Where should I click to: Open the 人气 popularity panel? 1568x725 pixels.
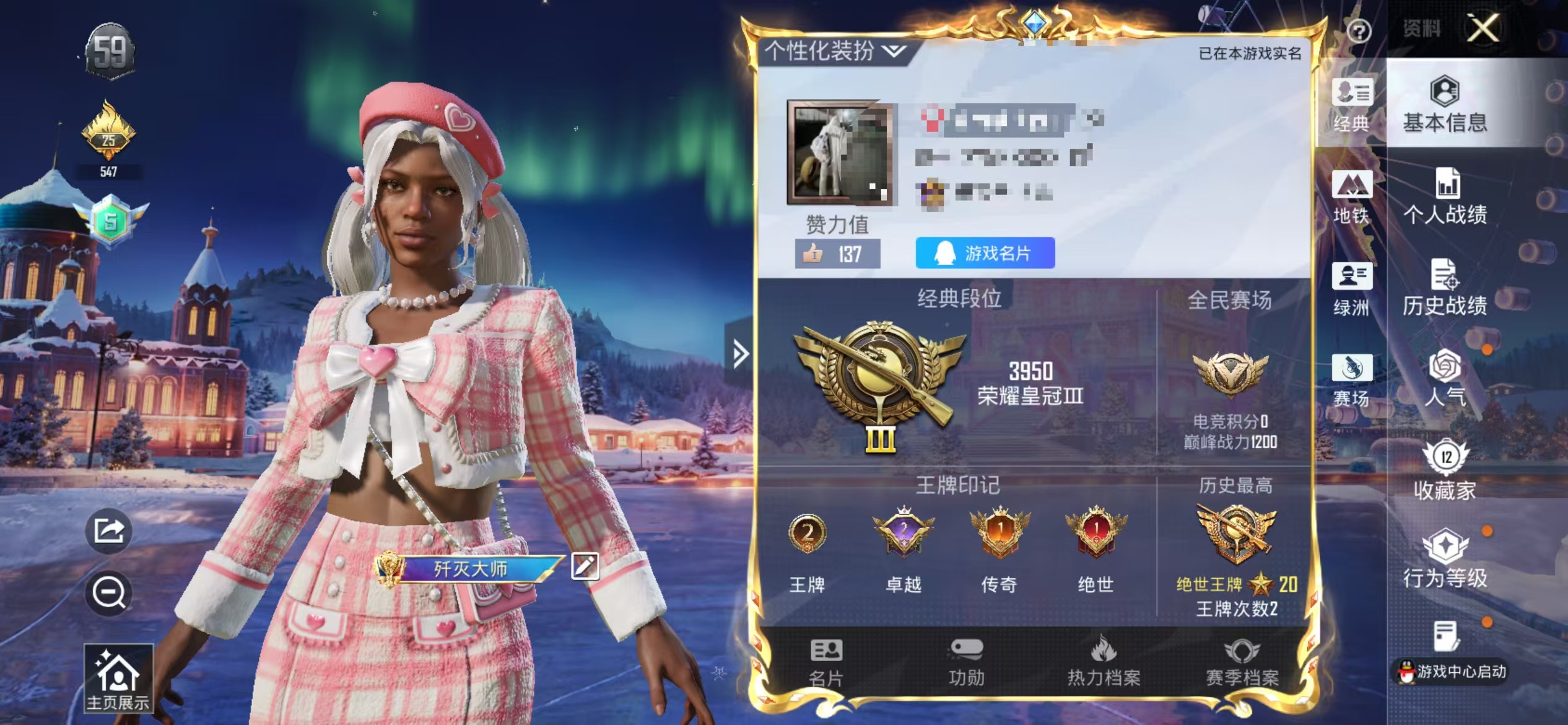point(1444,378)
